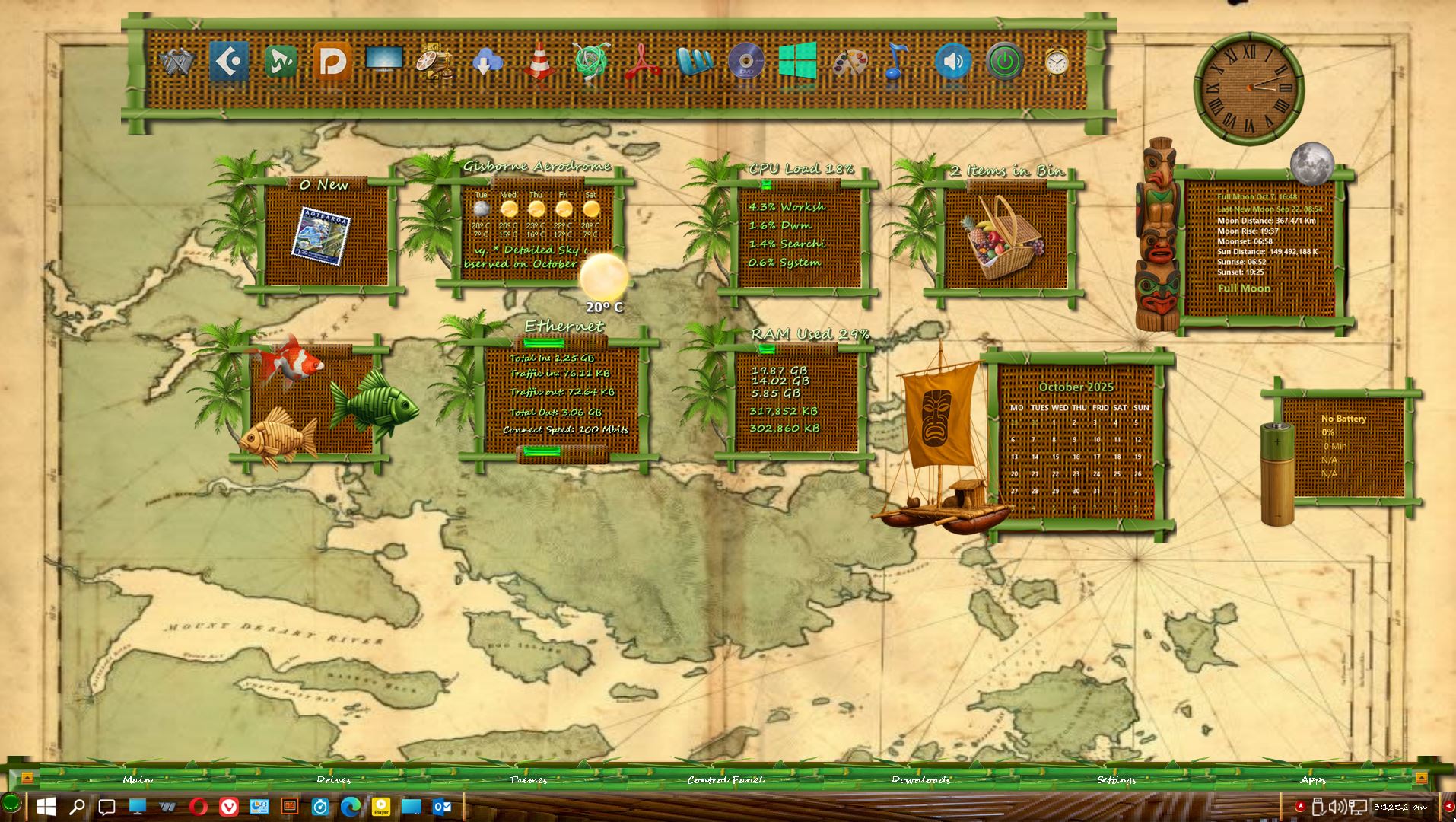Open the Apps bamboo menu
The width and height of the screenshot is (1456, 822).
pos(1312,779)
